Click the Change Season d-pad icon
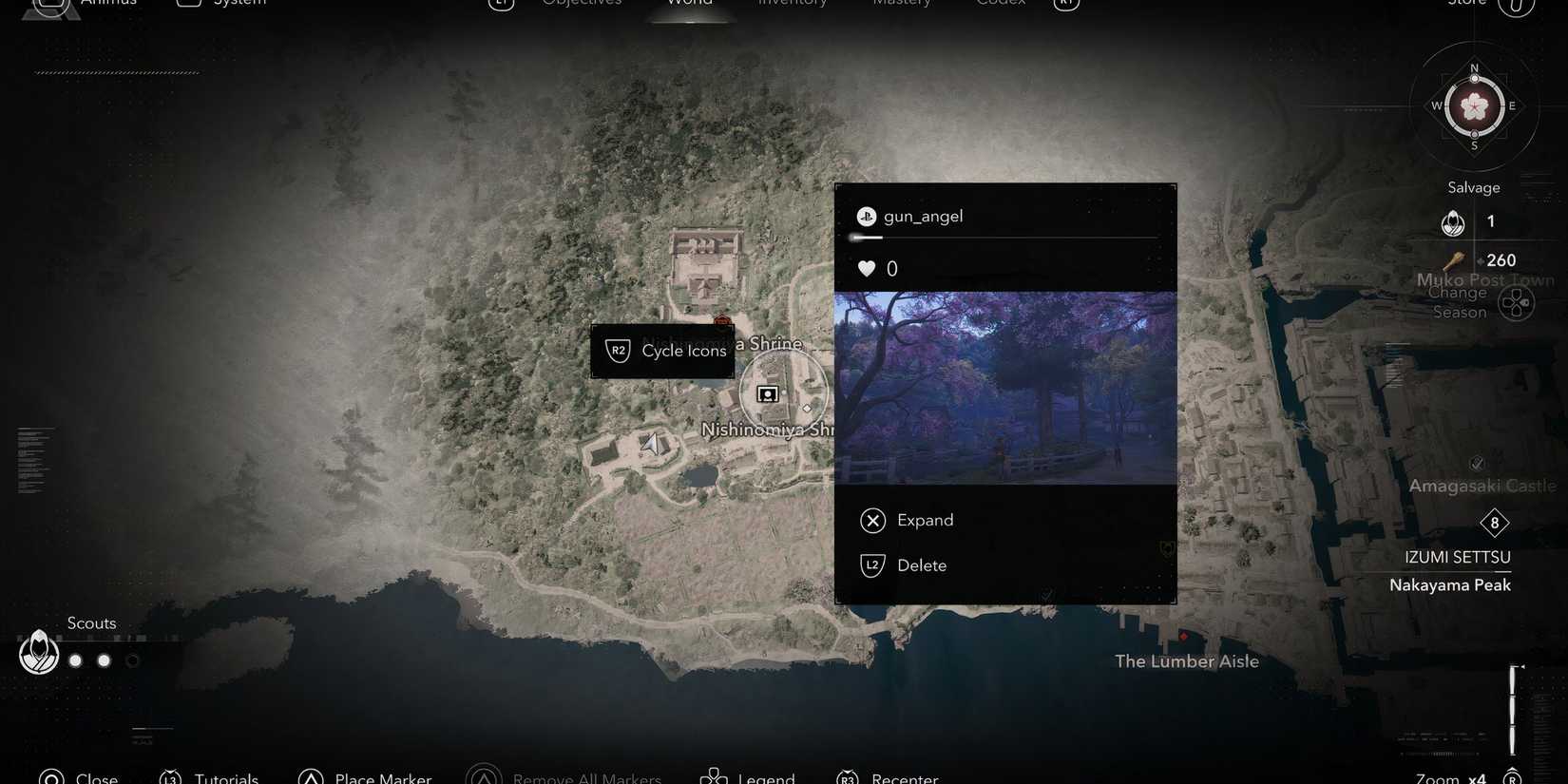The height and width of the screenshot is (784, 1568). coord(1516,301)
